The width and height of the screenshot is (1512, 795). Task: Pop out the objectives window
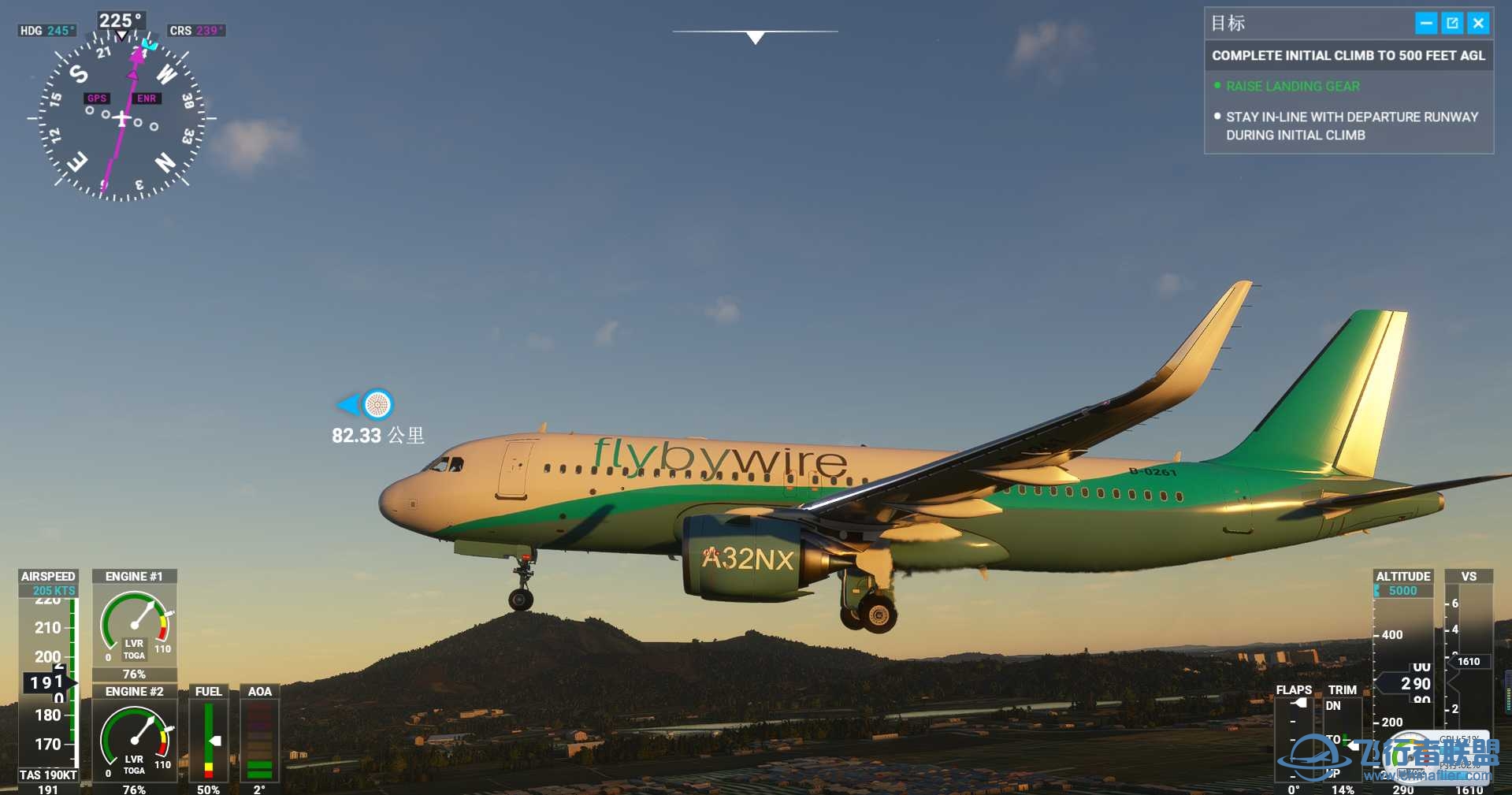[x=1451, y=23]
